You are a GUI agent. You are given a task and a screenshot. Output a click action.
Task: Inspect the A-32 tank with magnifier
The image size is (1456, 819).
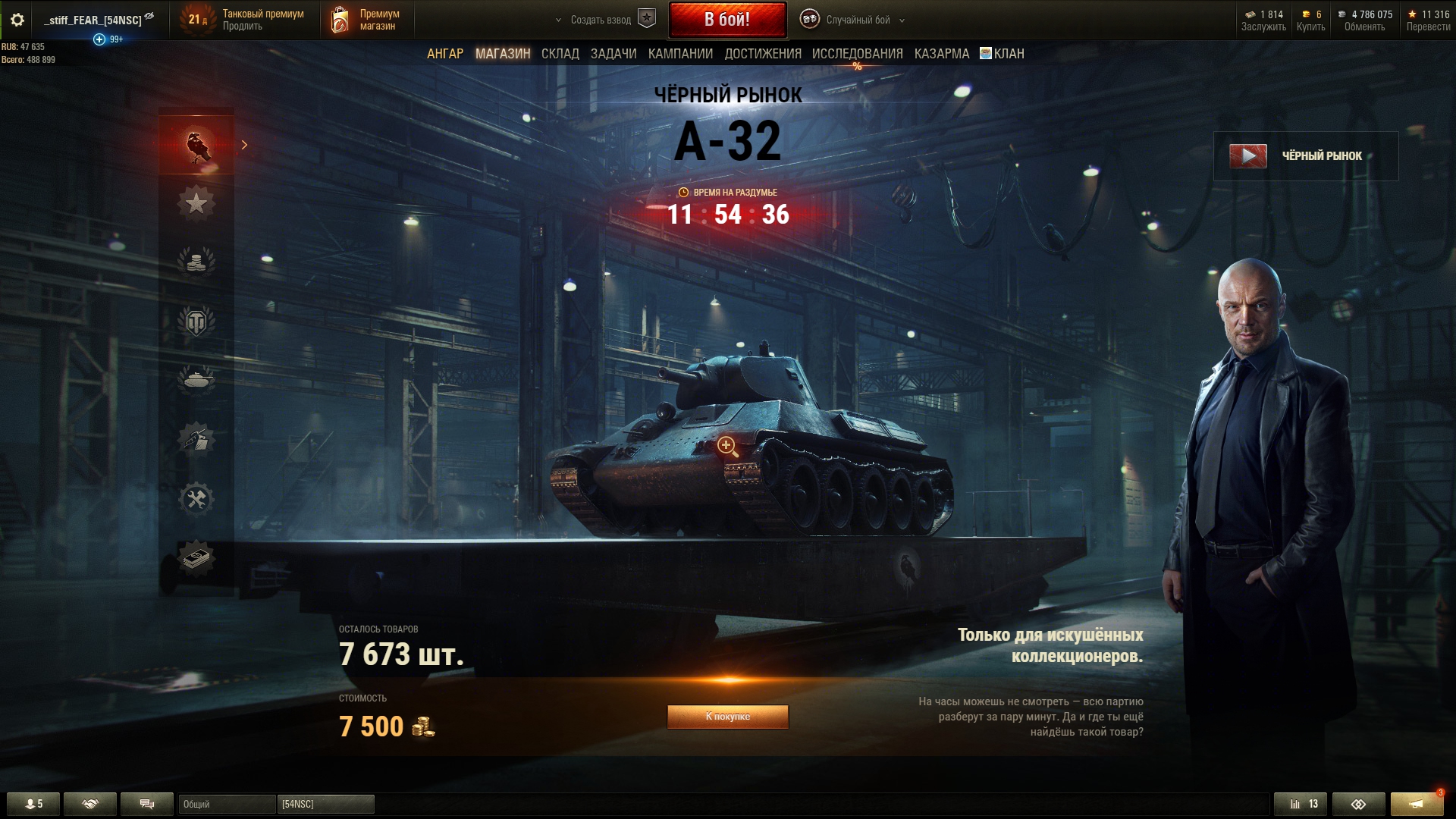click(x=726, y=446)
